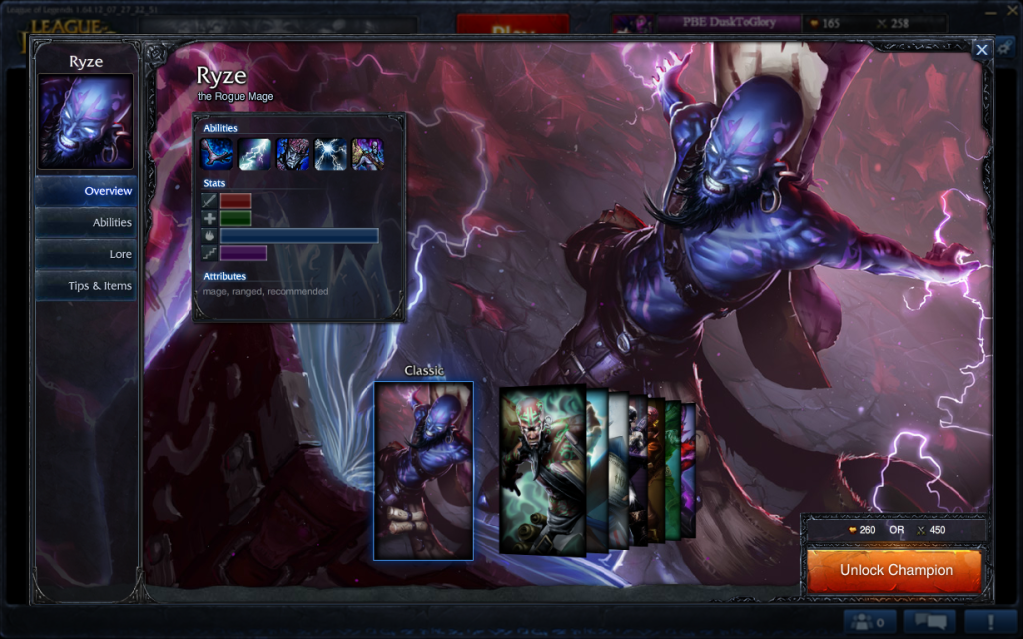Select the Classic Ryze skin card

(423, 471)
